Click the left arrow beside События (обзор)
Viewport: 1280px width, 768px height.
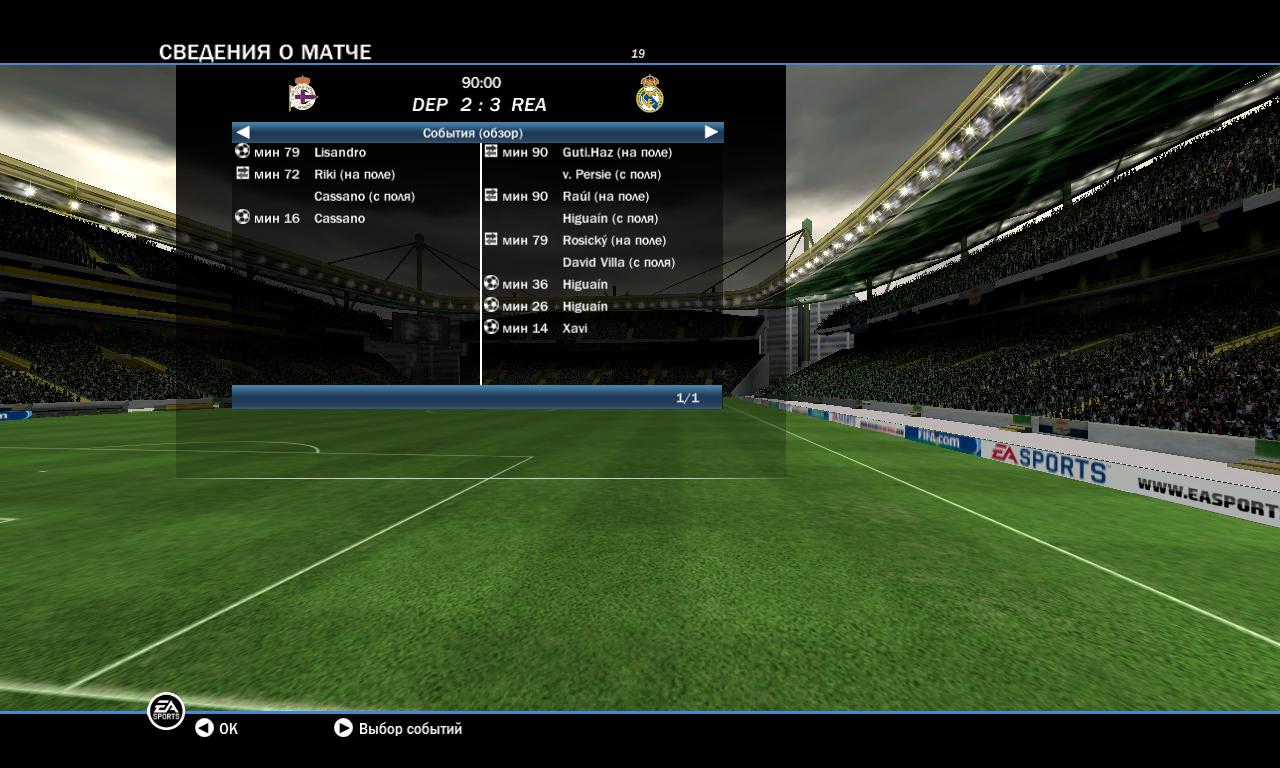[x=243, y=132]
